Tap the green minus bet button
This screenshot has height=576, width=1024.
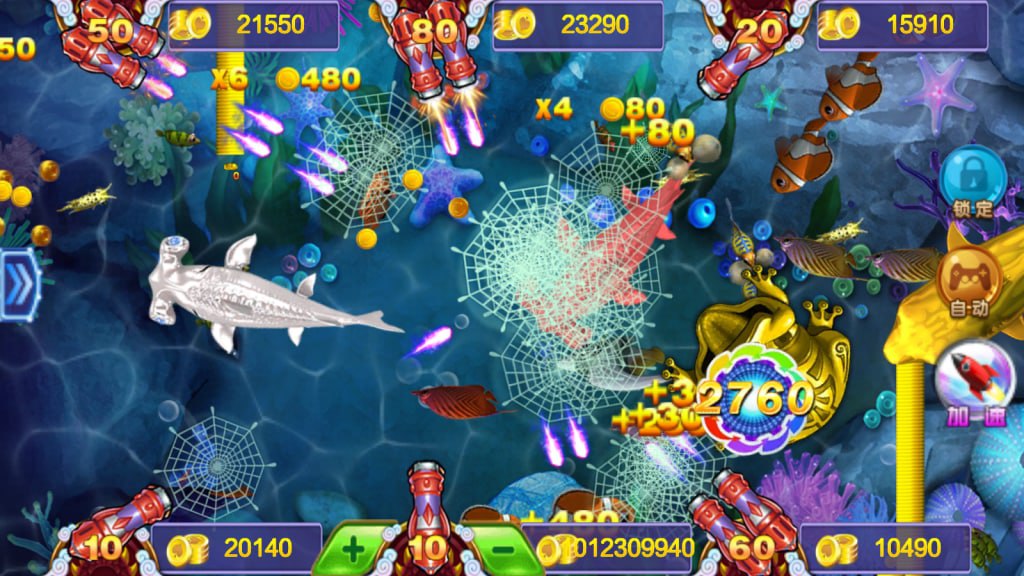click(x=503, y=549)
